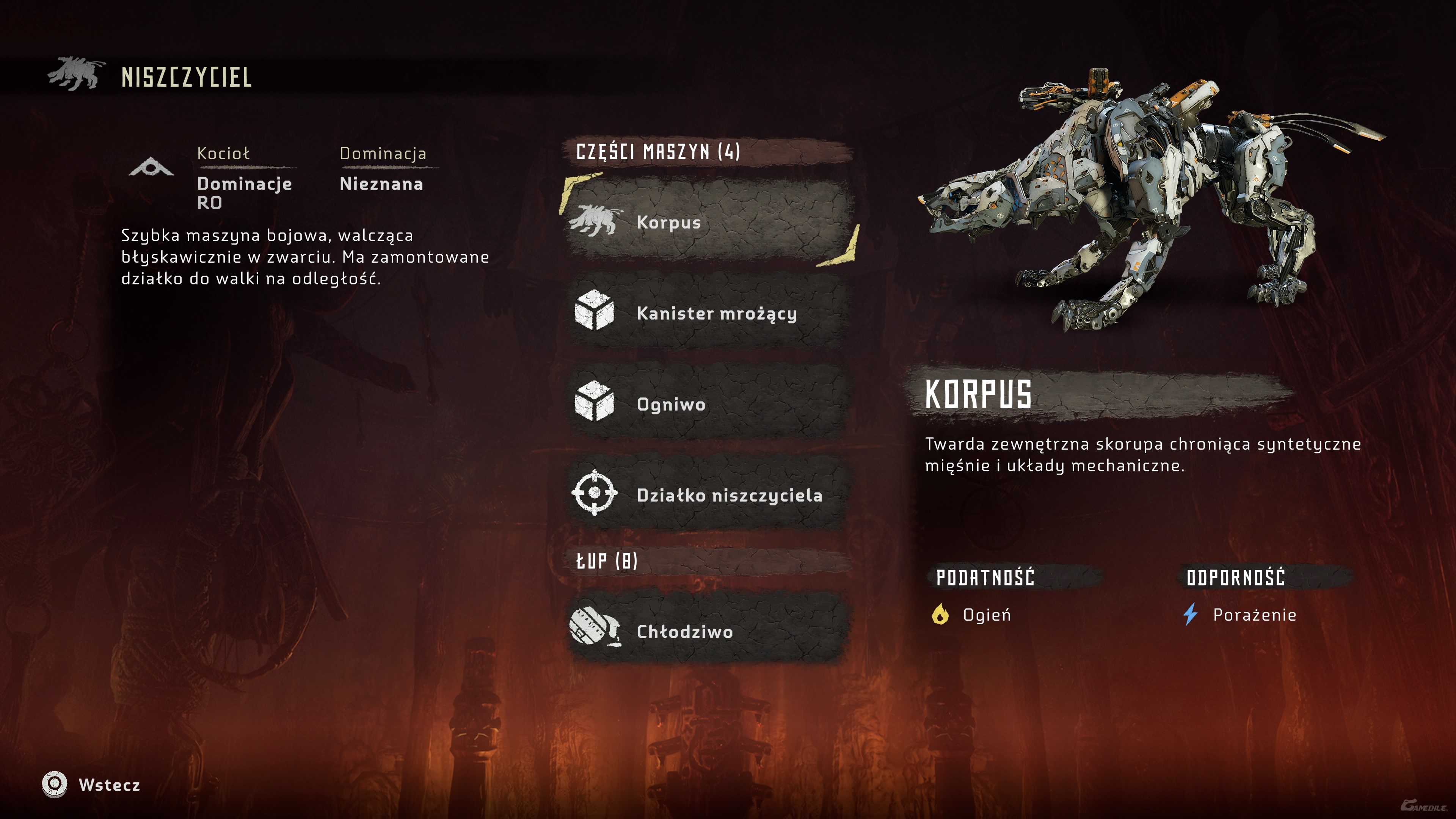Go back with the Wstecz button
Viewport: 1456px width, 819px height.
point(91,784)
